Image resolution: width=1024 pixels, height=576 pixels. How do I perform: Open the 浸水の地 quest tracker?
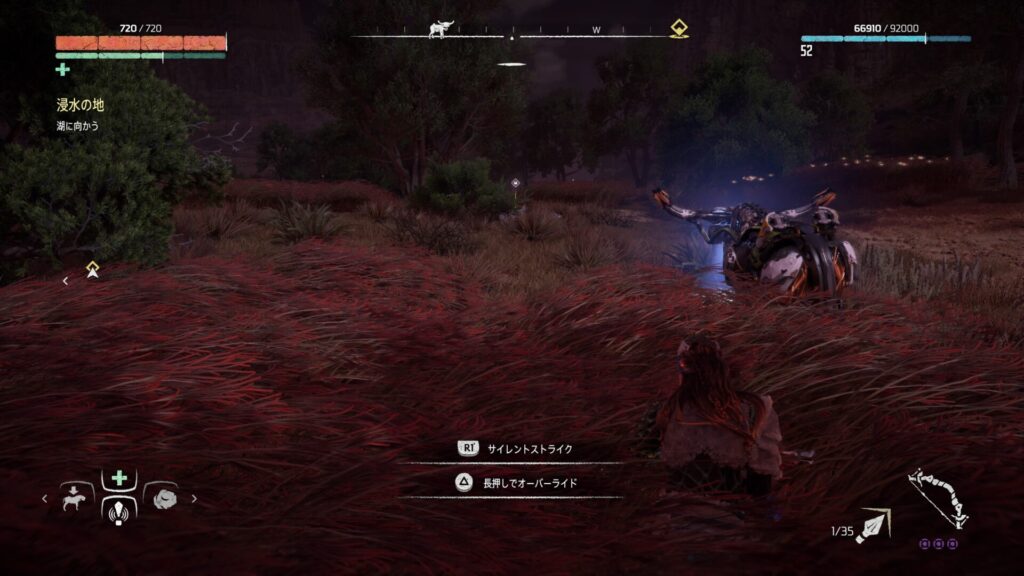pos(80,104)
